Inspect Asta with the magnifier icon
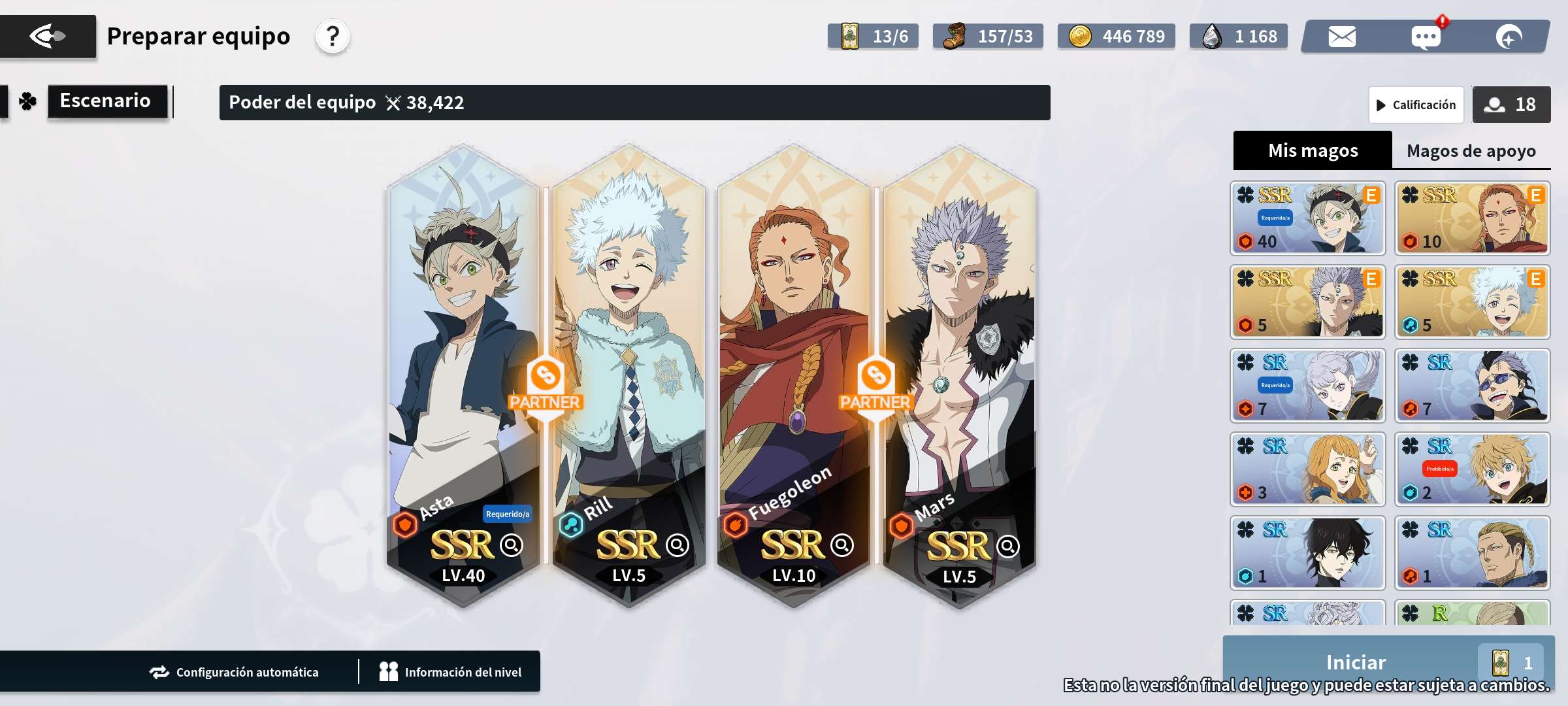This screenshot has height=706, width=1568. [511, 545]
